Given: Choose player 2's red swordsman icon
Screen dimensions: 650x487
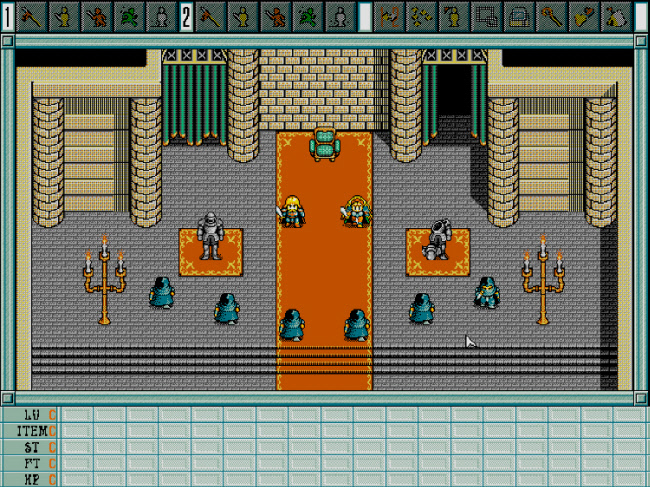Looking at the screenshot, I should [x=276, y=16].
